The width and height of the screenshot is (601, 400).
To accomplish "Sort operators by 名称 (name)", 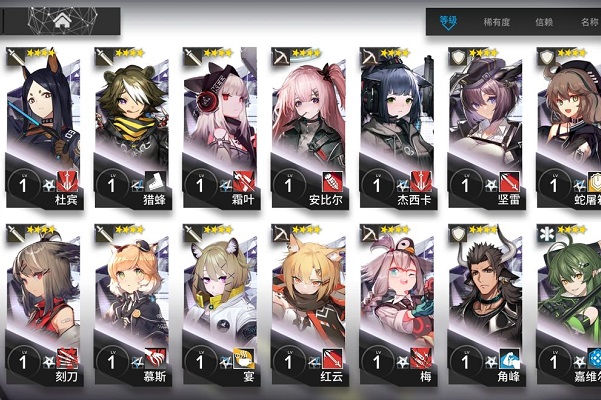I will click(588, 21).
